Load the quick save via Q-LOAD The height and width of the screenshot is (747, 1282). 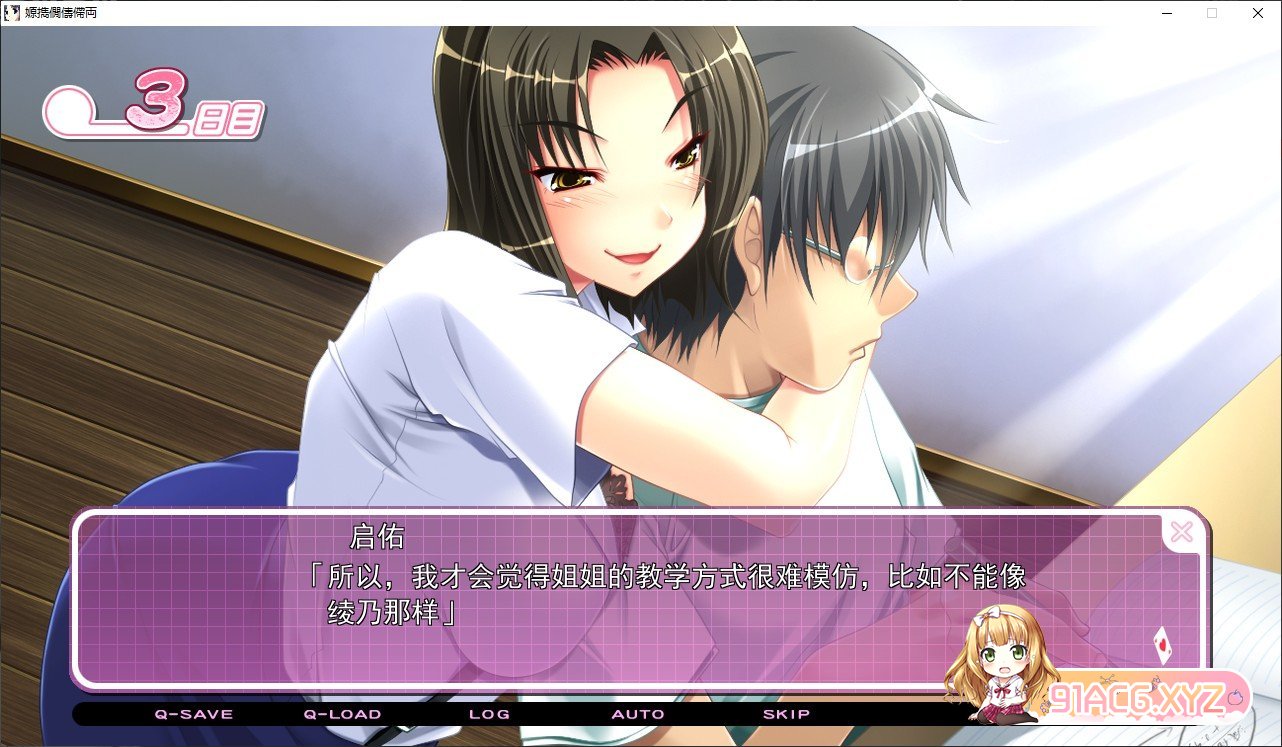click(x=342, y=714)
